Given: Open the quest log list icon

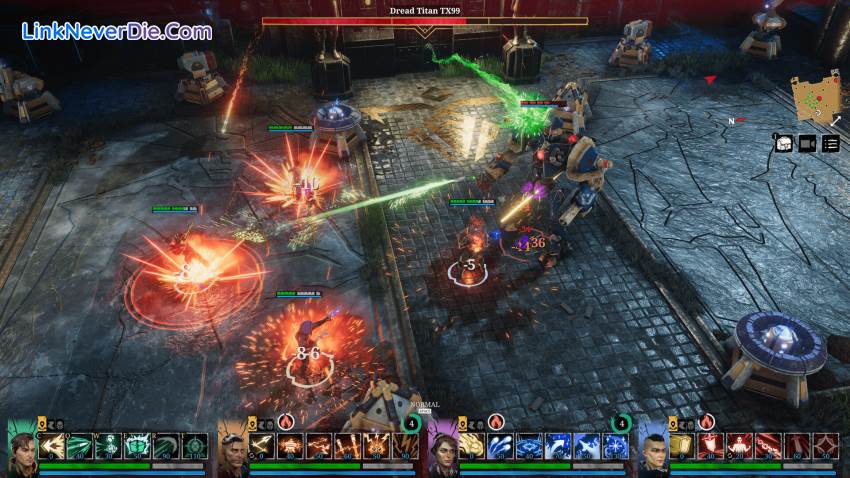Looking at the screenshot, I should pyautogui.click(x=831, y=143).
